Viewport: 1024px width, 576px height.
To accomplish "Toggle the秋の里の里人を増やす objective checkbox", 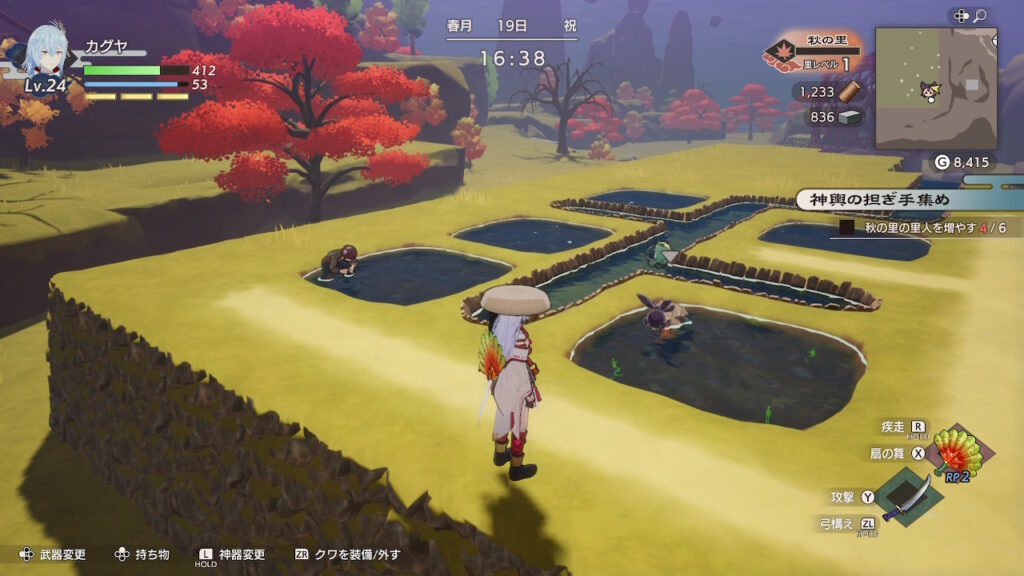I will pos(847,228).
